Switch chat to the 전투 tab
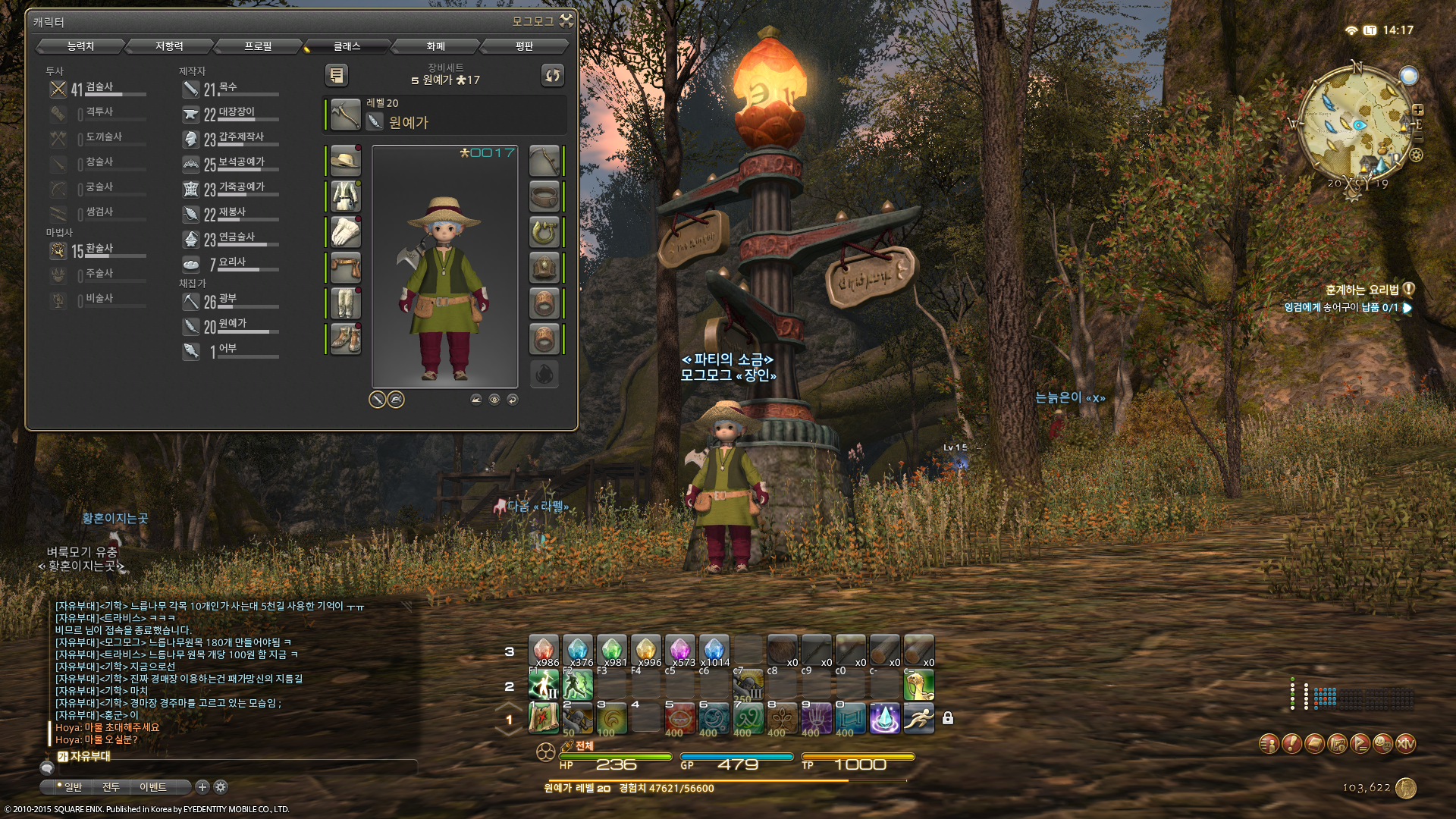This screenshot has height=819, width=1456. click(x=111, y=787)
